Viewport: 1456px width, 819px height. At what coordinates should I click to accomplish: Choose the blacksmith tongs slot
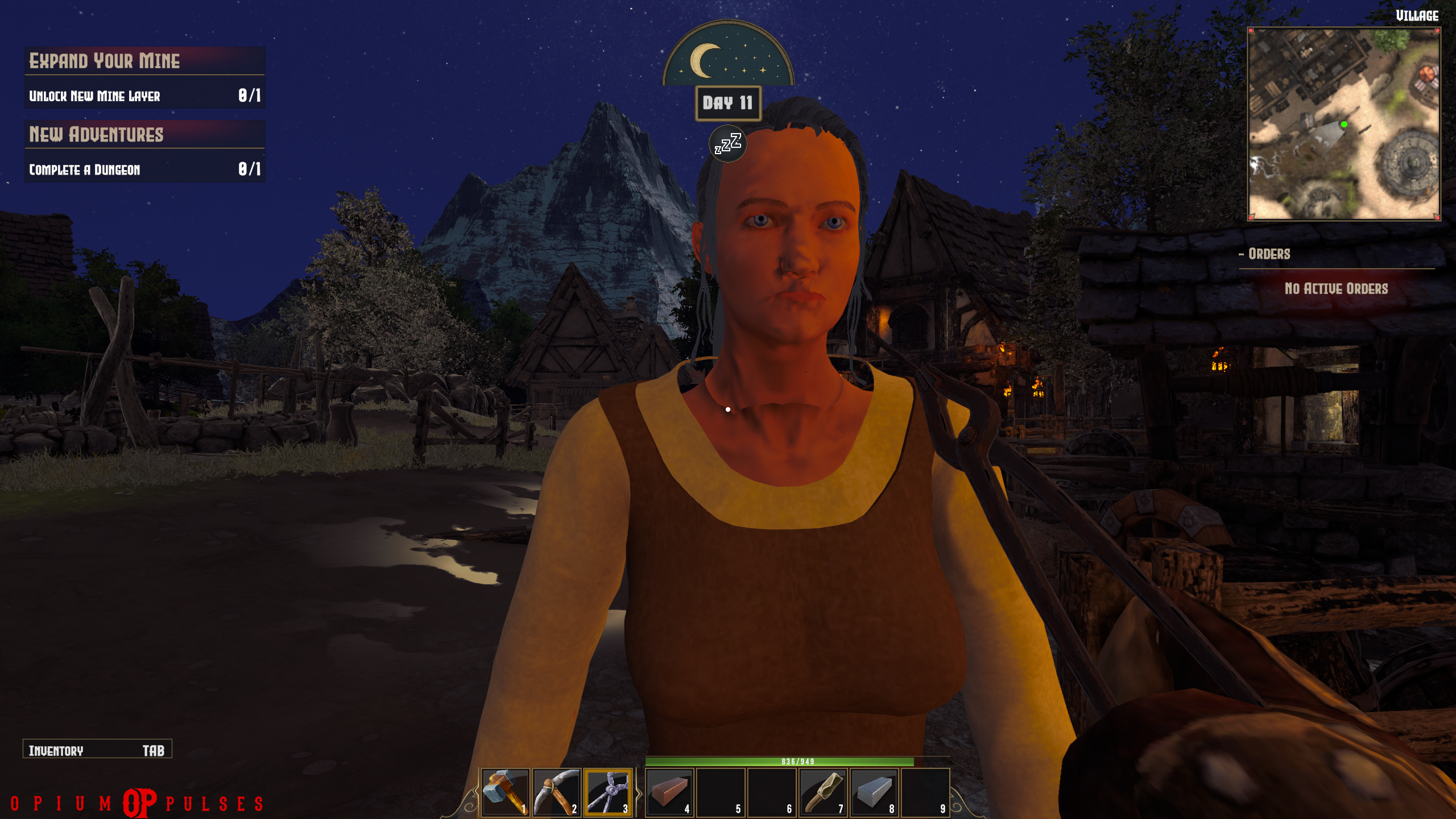(x=607, y=792)
